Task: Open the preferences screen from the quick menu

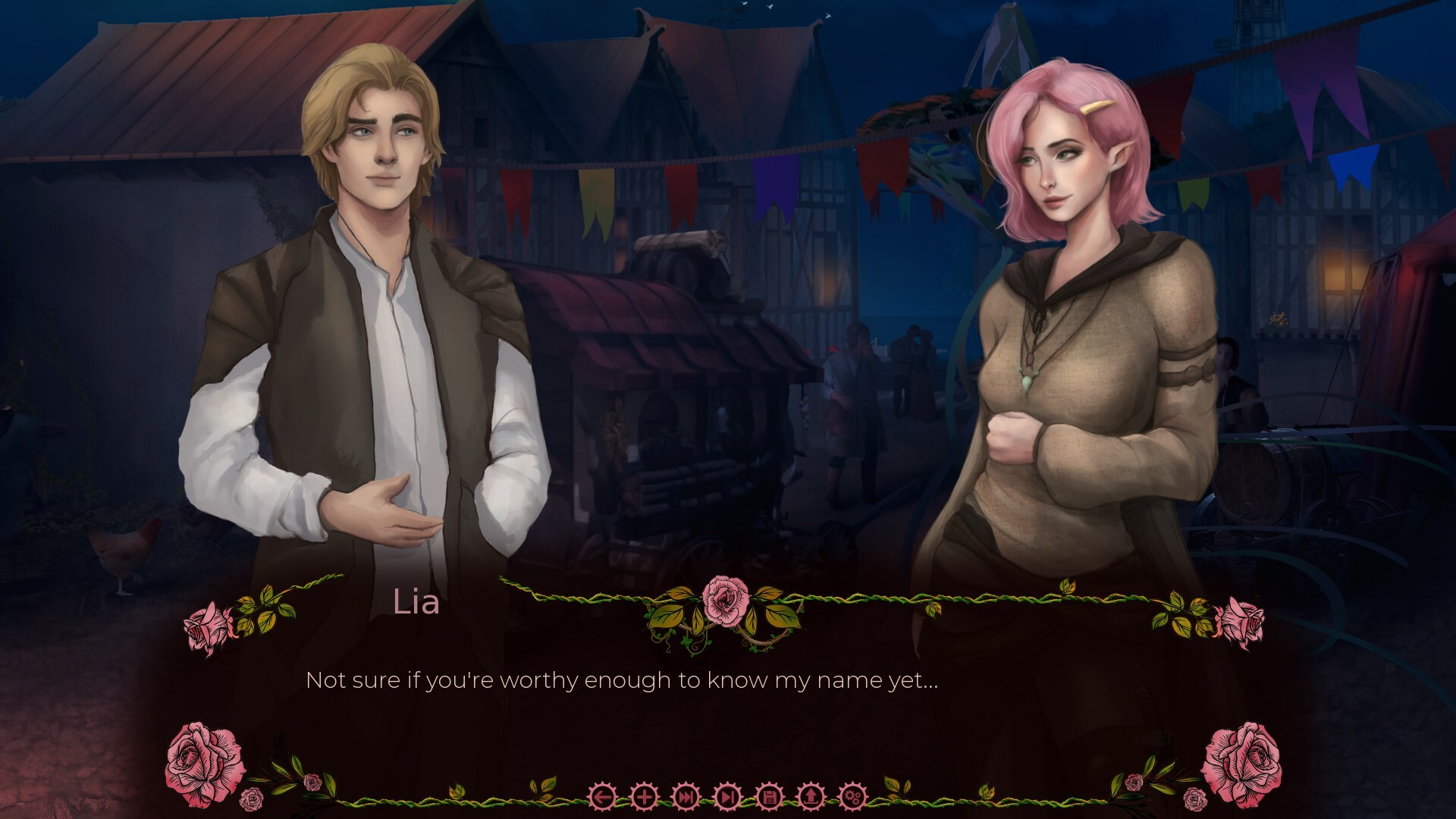Action: click(852, 798)
